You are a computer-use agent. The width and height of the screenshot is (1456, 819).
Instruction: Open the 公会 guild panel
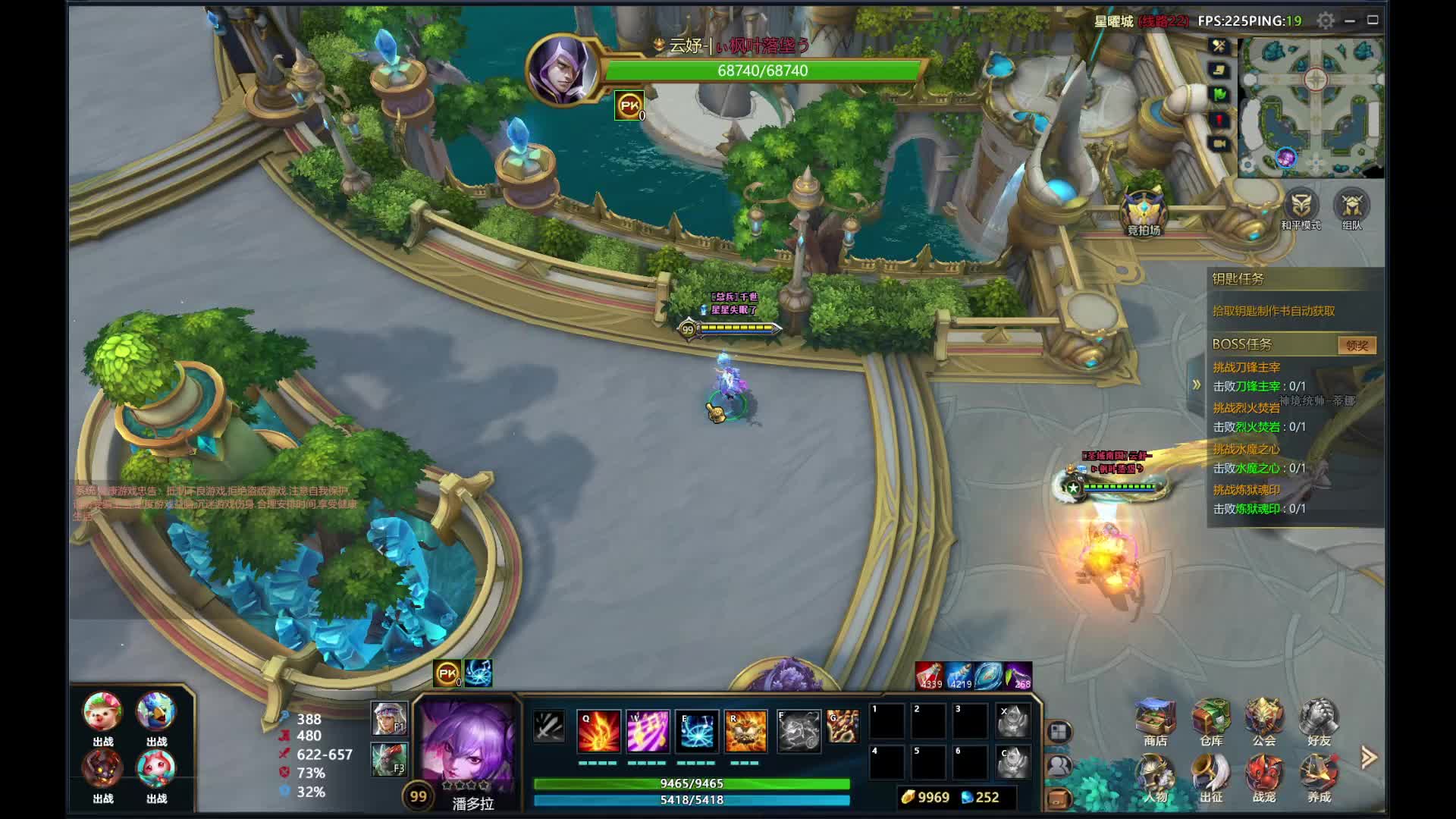coord(1264,720)
